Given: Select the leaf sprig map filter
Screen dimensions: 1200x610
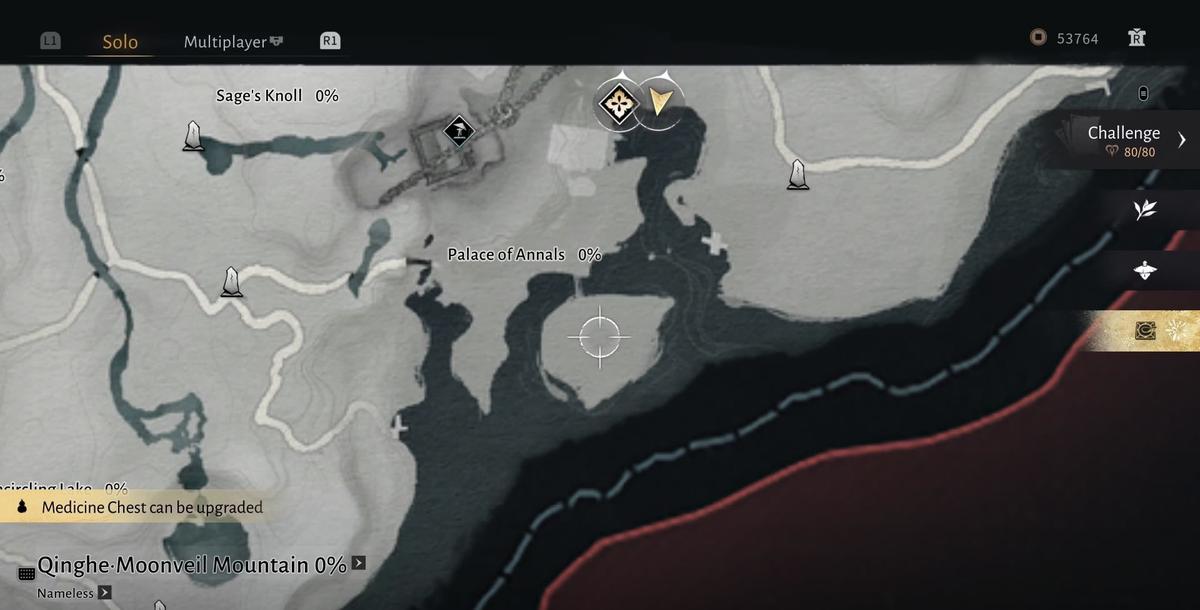Looking at the screenshot, I should tap(1144, 209).
